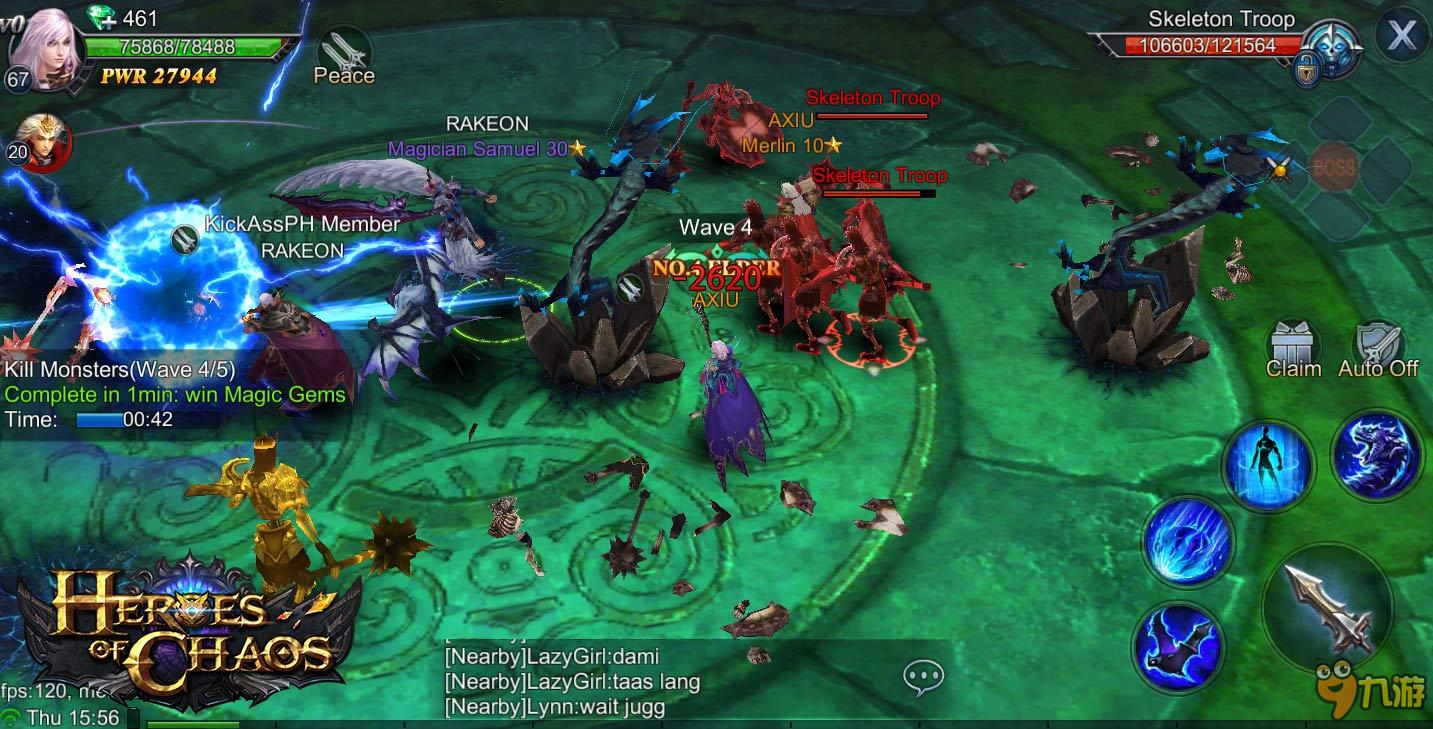Tap the main sword attack button
This screenshot has width=1433, height=729.
click(1327, 607)
